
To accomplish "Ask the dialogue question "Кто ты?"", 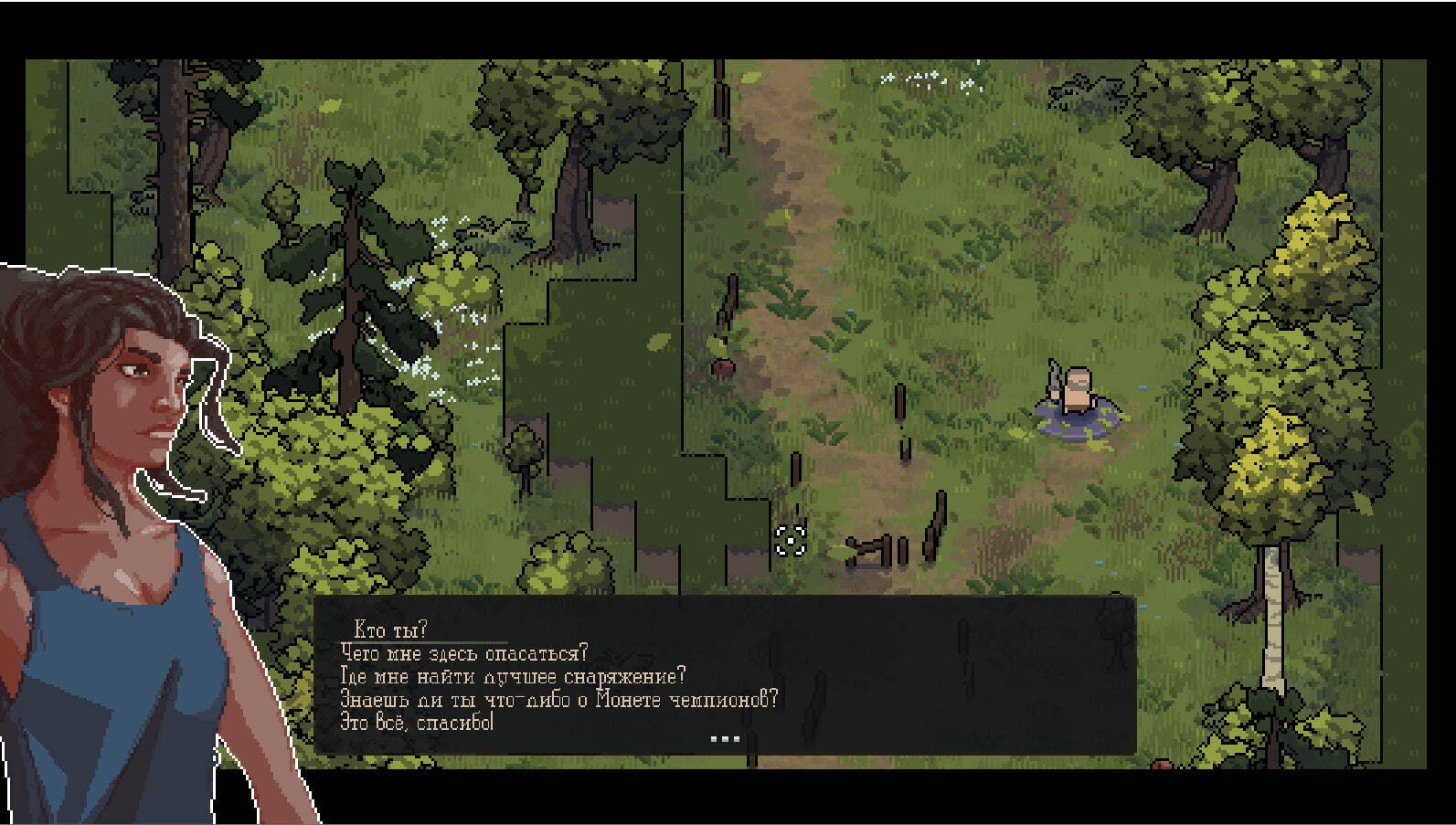I will (390, 630).
